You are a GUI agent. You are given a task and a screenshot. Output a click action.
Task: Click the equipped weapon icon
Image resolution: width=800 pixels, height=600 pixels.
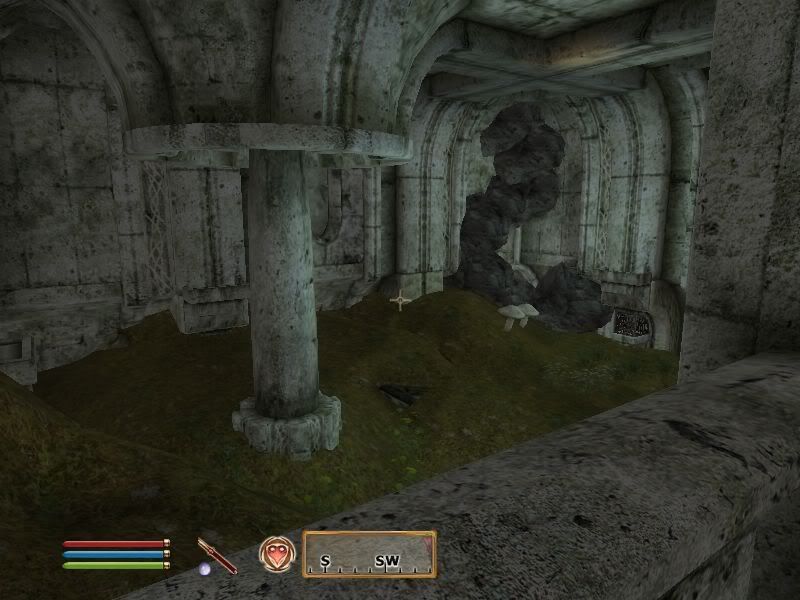(x=216, y=555)
